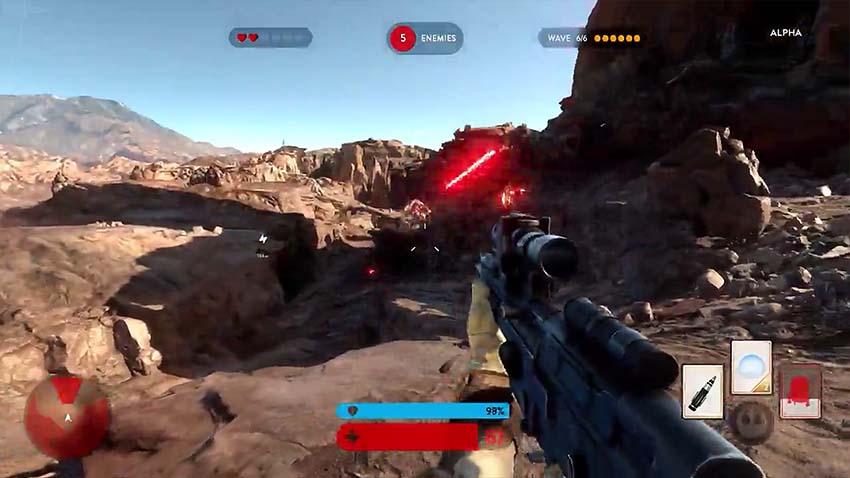Activate the missile star card
This screenshot has height=478, width=850.
pos(703,390)
